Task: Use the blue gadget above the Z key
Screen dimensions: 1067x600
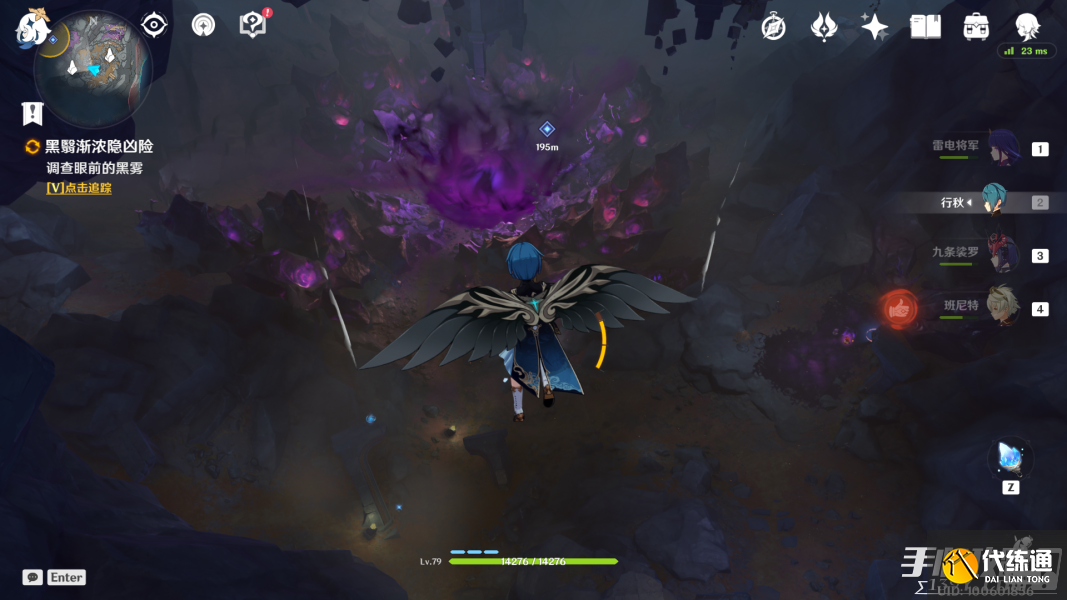Action: [x=1008, y=458]
